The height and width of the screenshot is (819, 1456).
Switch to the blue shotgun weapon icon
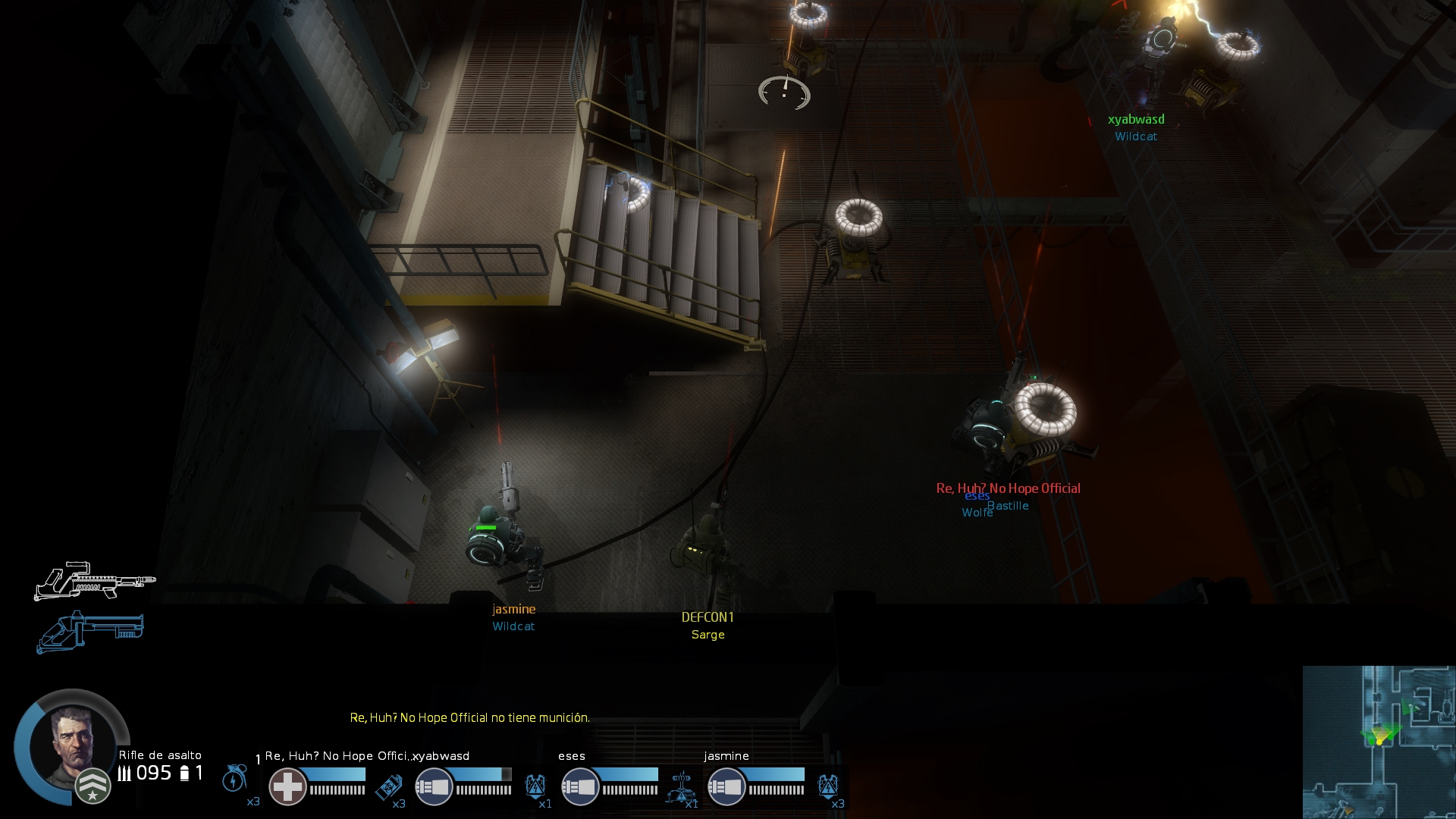tap(90, 631)
